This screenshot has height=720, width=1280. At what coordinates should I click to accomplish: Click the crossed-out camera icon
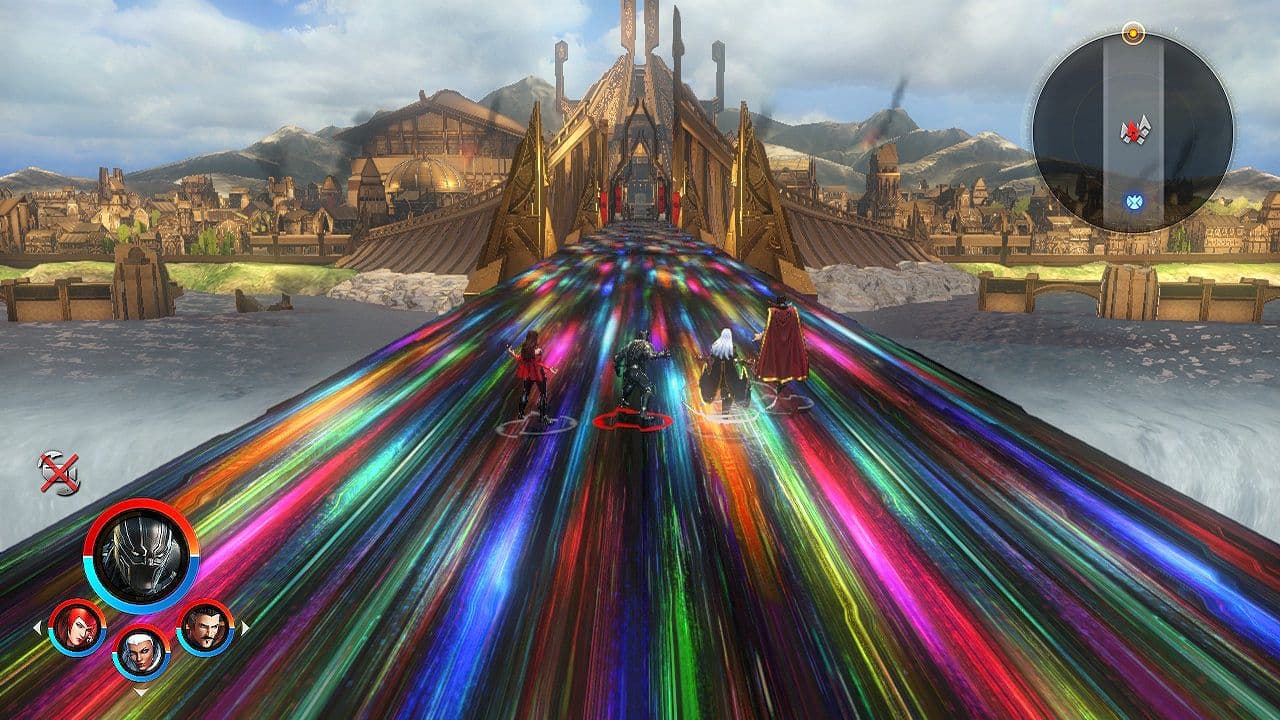(58, 473)
